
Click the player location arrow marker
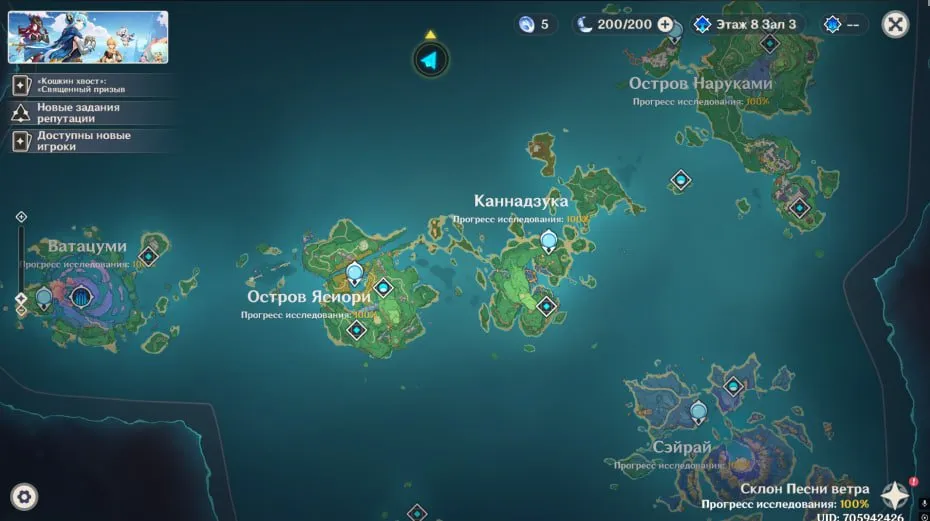pyautogui.click(x=430, y=61)
